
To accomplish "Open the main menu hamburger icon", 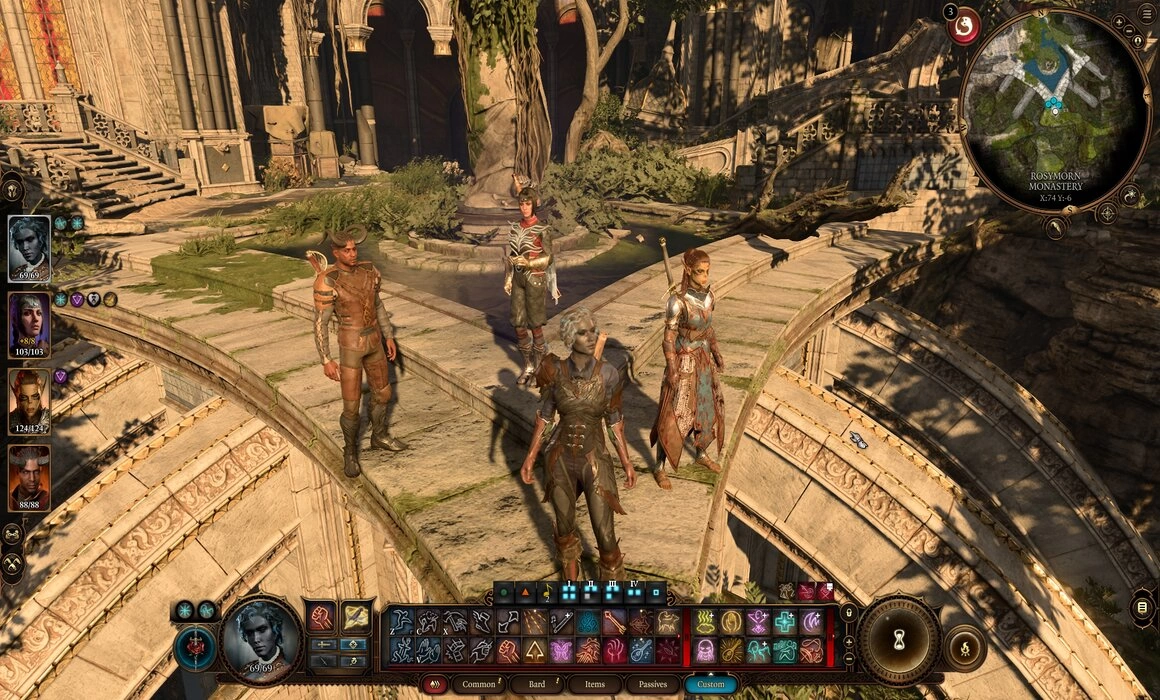I will 1146,12.
